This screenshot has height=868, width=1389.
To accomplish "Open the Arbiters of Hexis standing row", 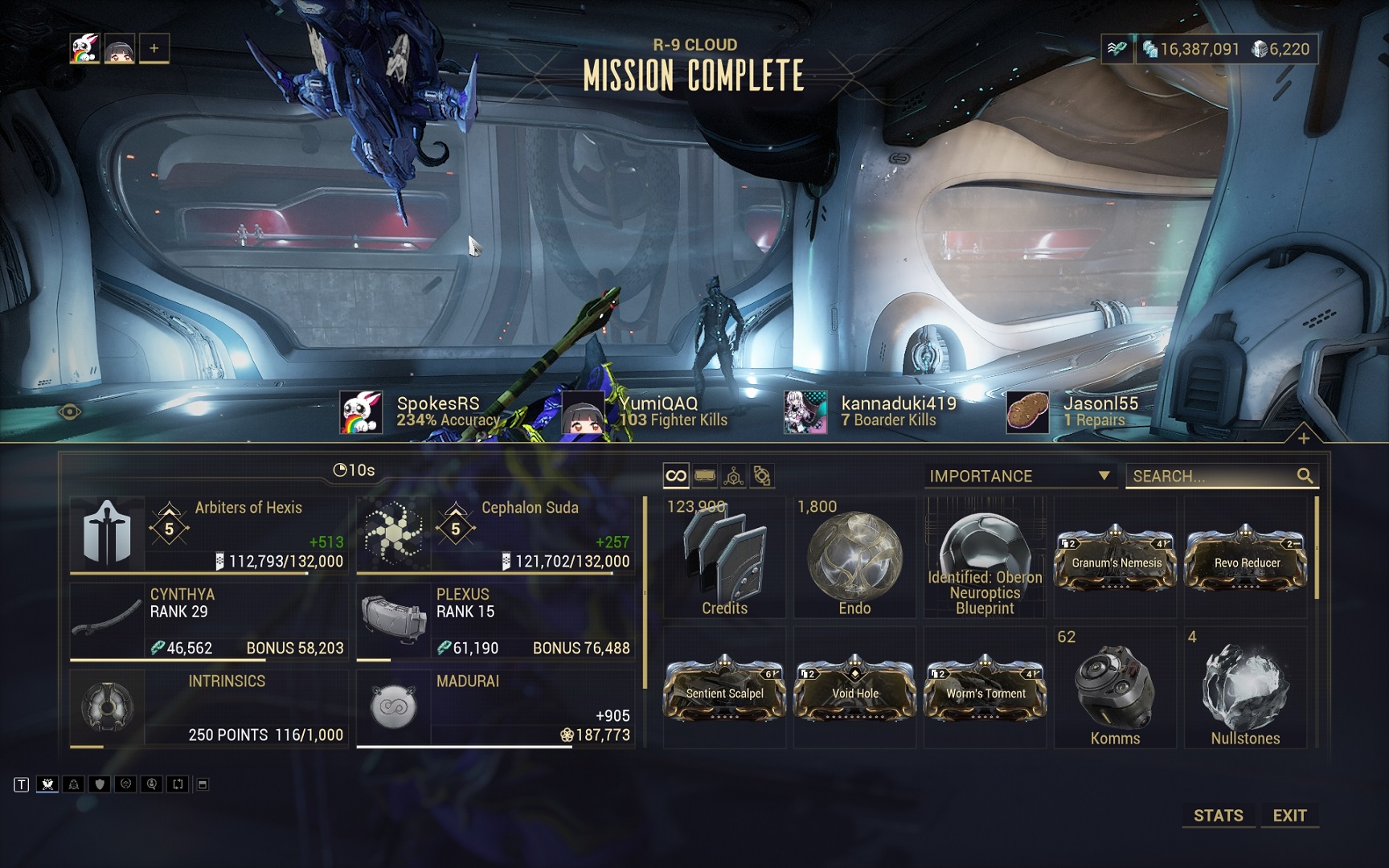I will click(209, 534).
